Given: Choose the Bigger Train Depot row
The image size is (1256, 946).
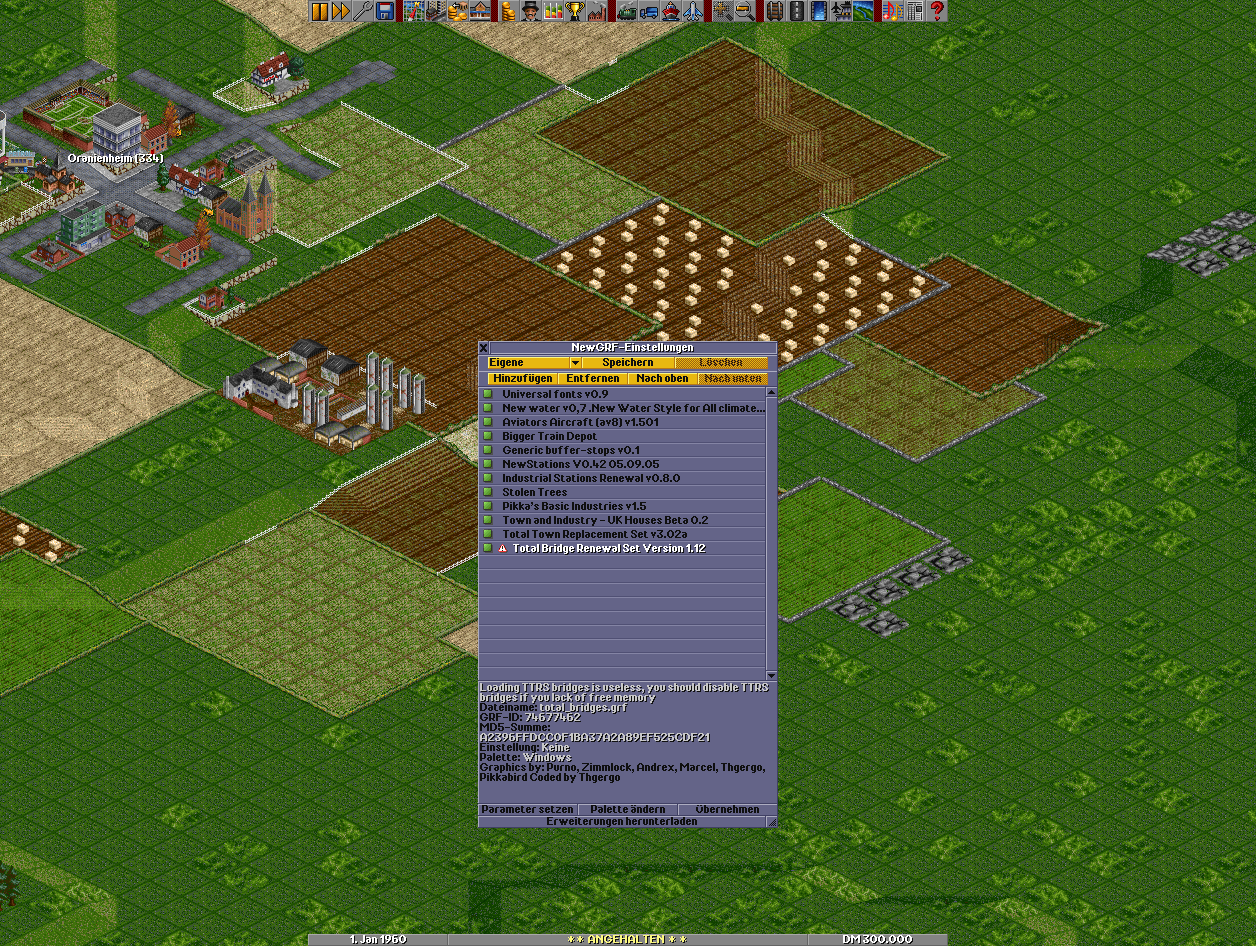Looking at the screenshot, I should 549,436.
